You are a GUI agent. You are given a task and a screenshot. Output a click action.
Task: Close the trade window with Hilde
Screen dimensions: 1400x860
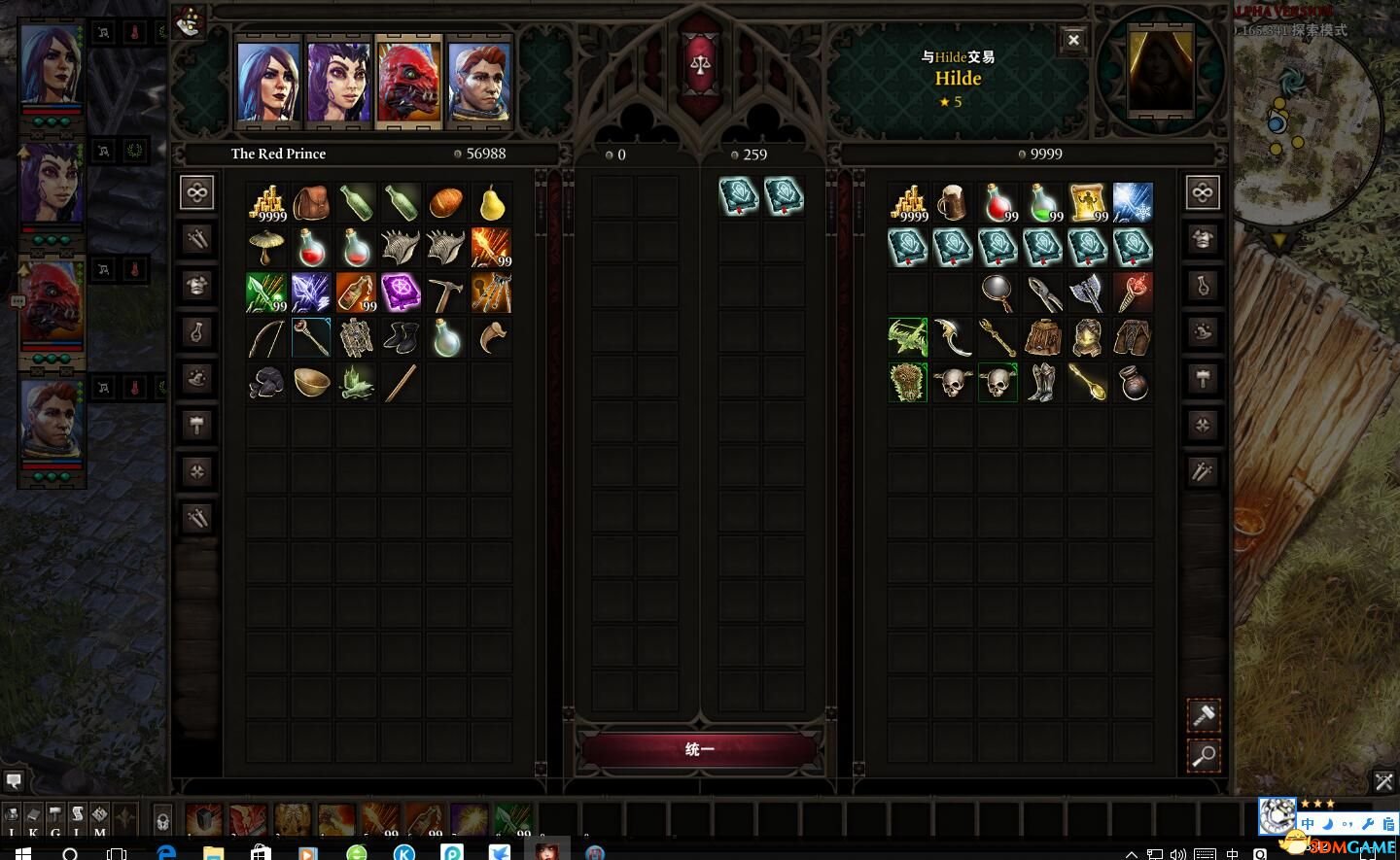point(1073,40)
